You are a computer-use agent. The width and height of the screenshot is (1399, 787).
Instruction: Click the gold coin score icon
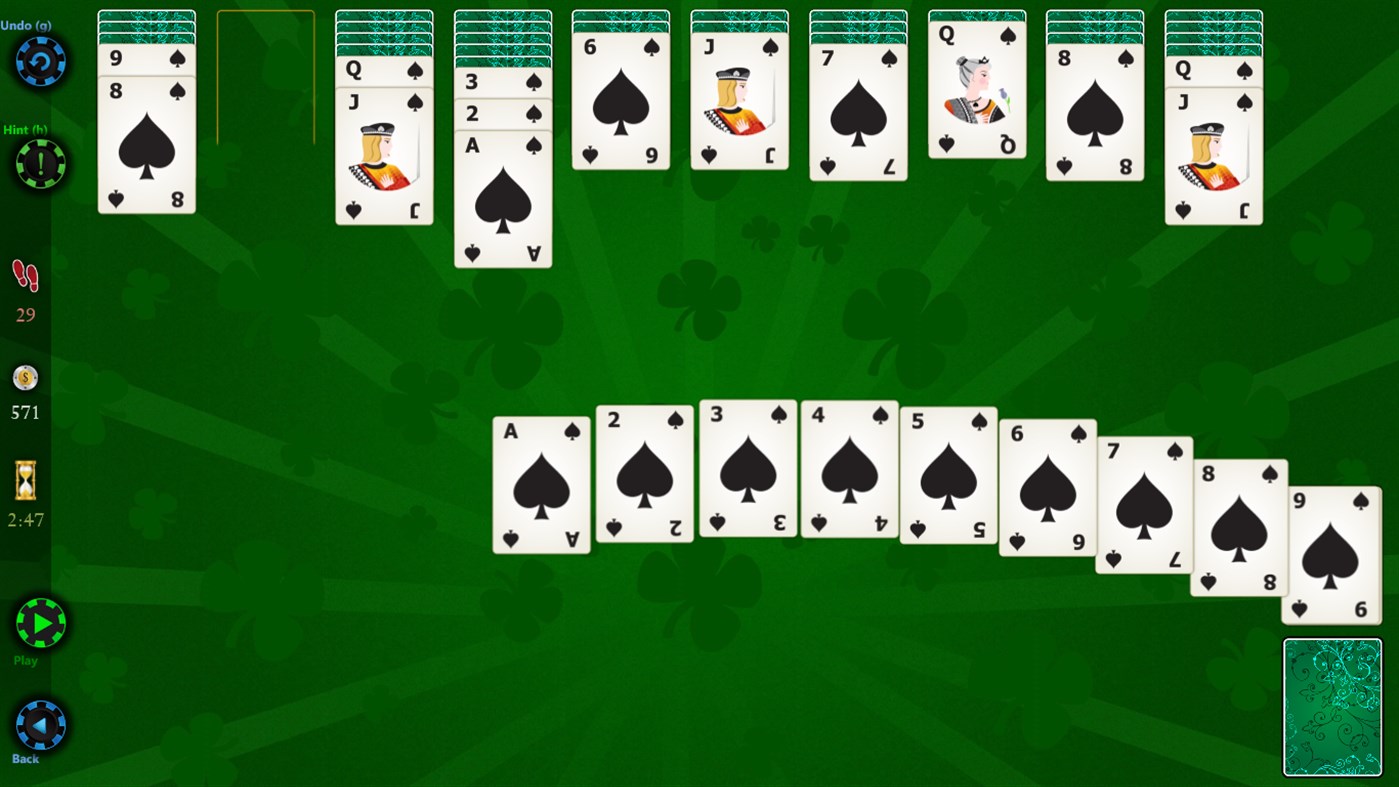24,377
